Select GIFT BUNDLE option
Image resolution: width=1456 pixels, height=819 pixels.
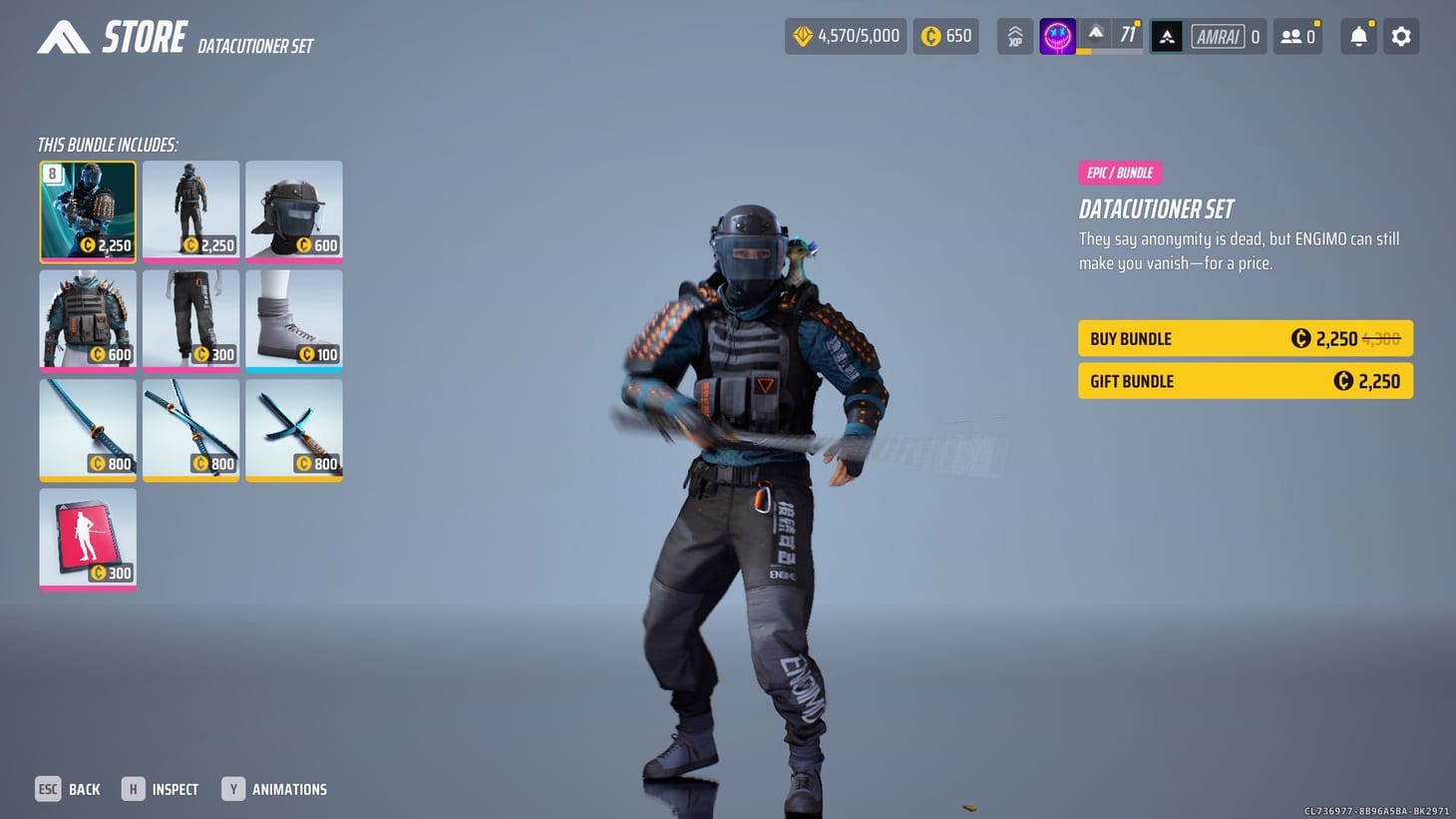click(x=1245, y=381)
